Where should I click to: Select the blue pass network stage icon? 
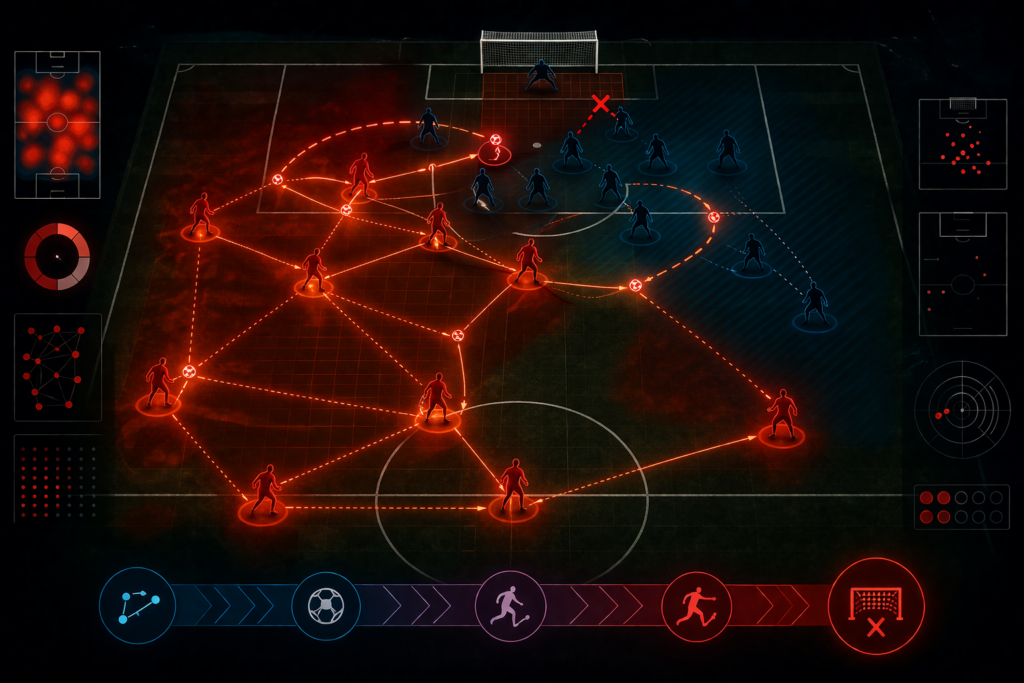[137, 605]
